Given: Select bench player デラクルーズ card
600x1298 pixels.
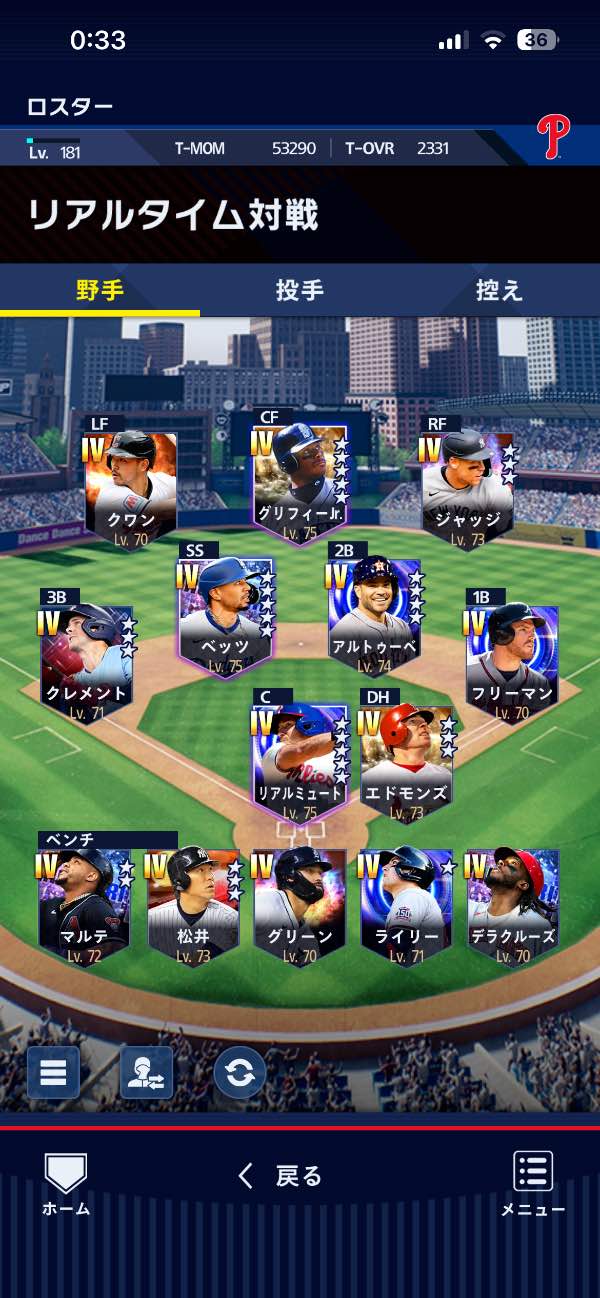Looking at the screenshot, I should point(513,907).
